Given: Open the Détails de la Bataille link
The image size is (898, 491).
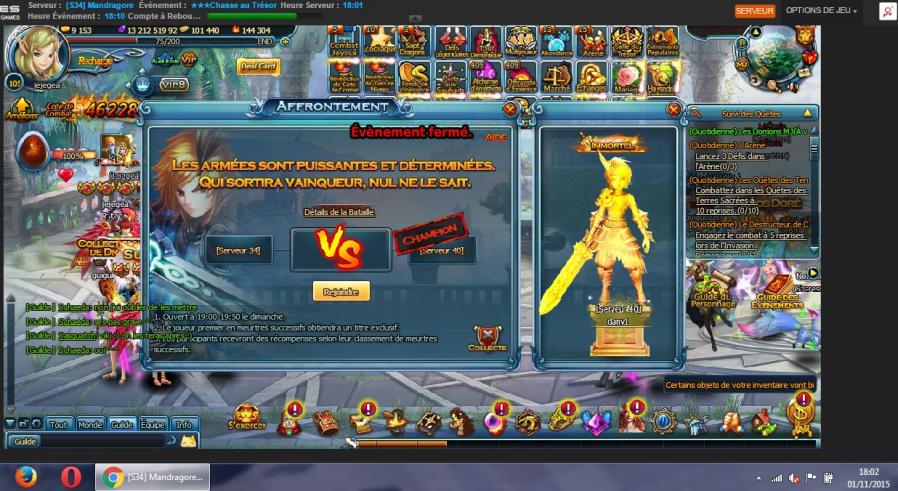Looking at the screenshot, I should point(339,212).
